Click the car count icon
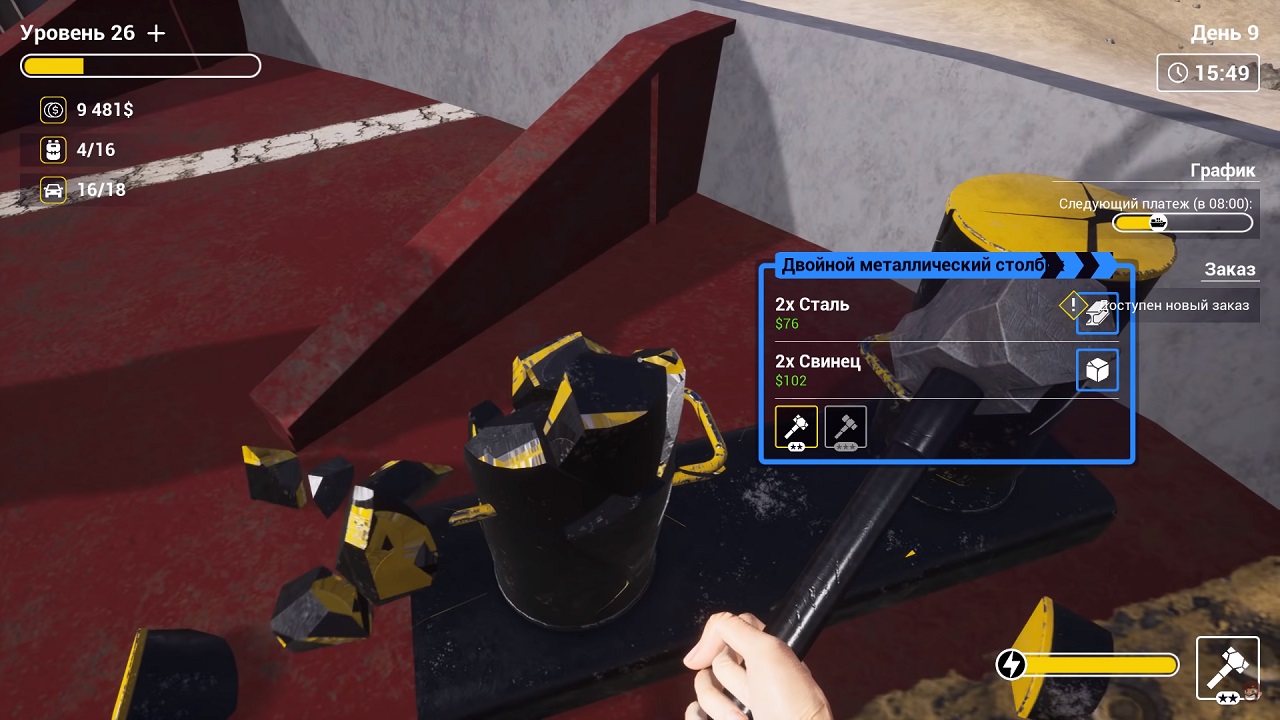This screenshot has width=1280, height=720. coord(53,190)
